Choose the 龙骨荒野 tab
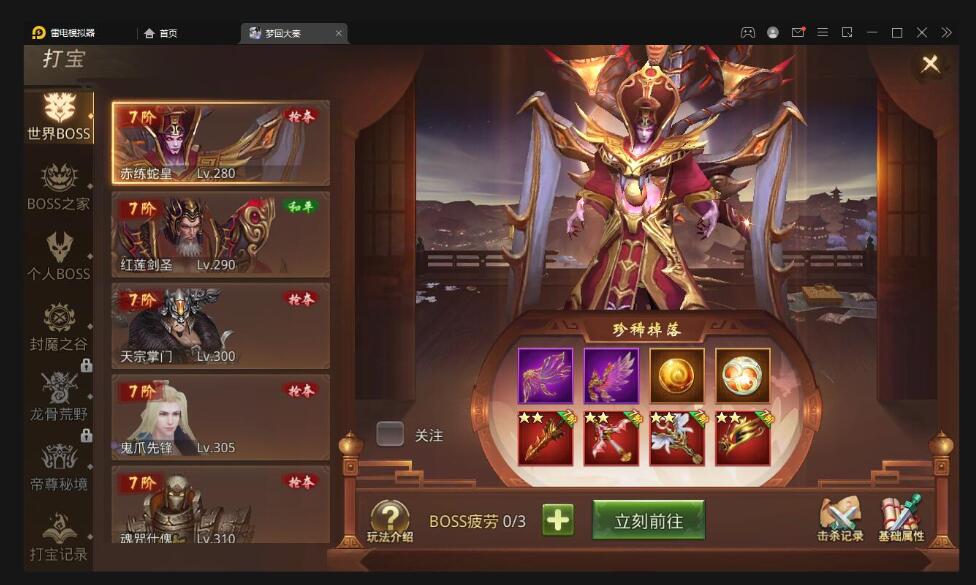 (58, 396)
